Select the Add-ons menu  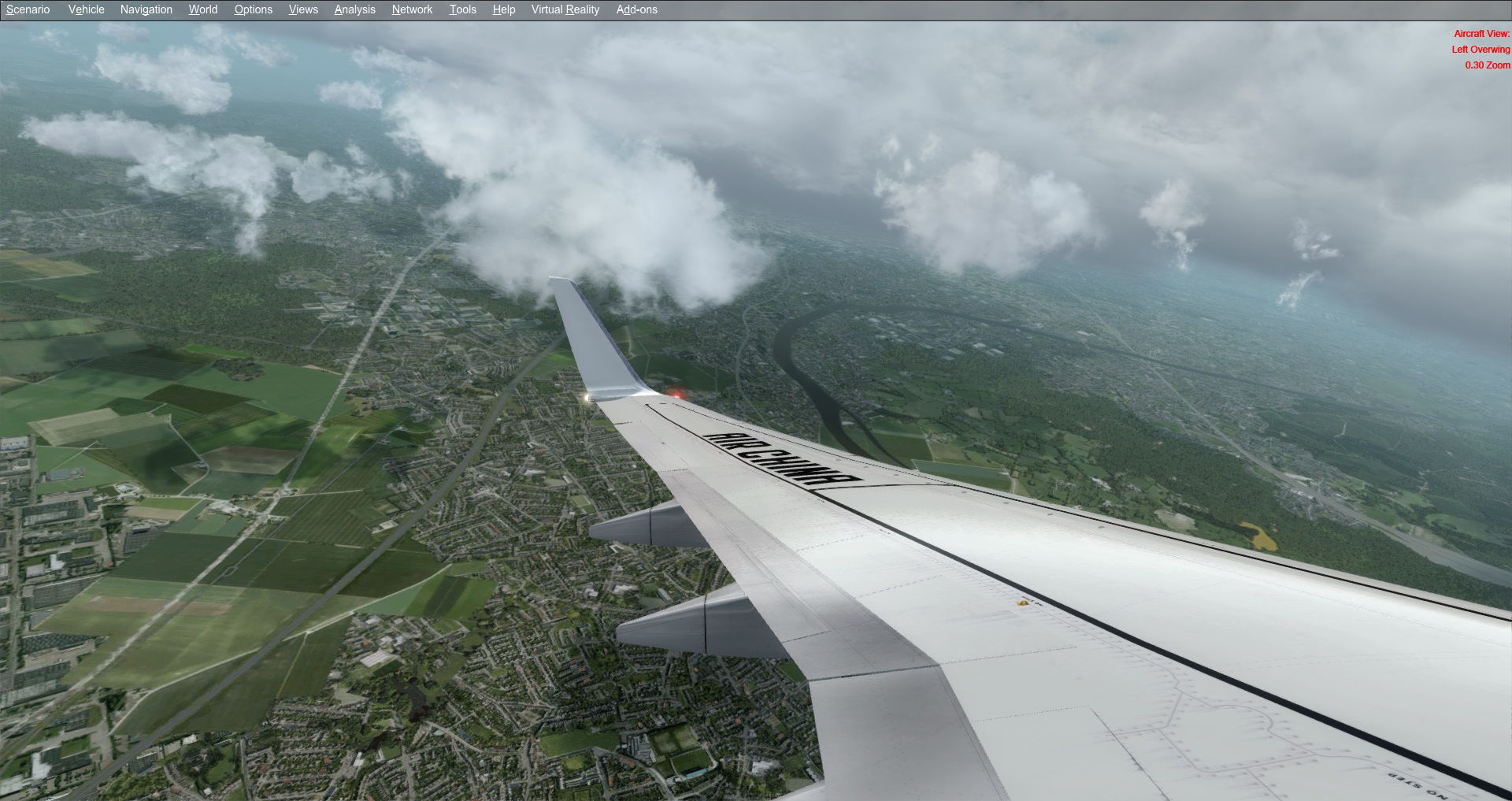coord(637,9)
